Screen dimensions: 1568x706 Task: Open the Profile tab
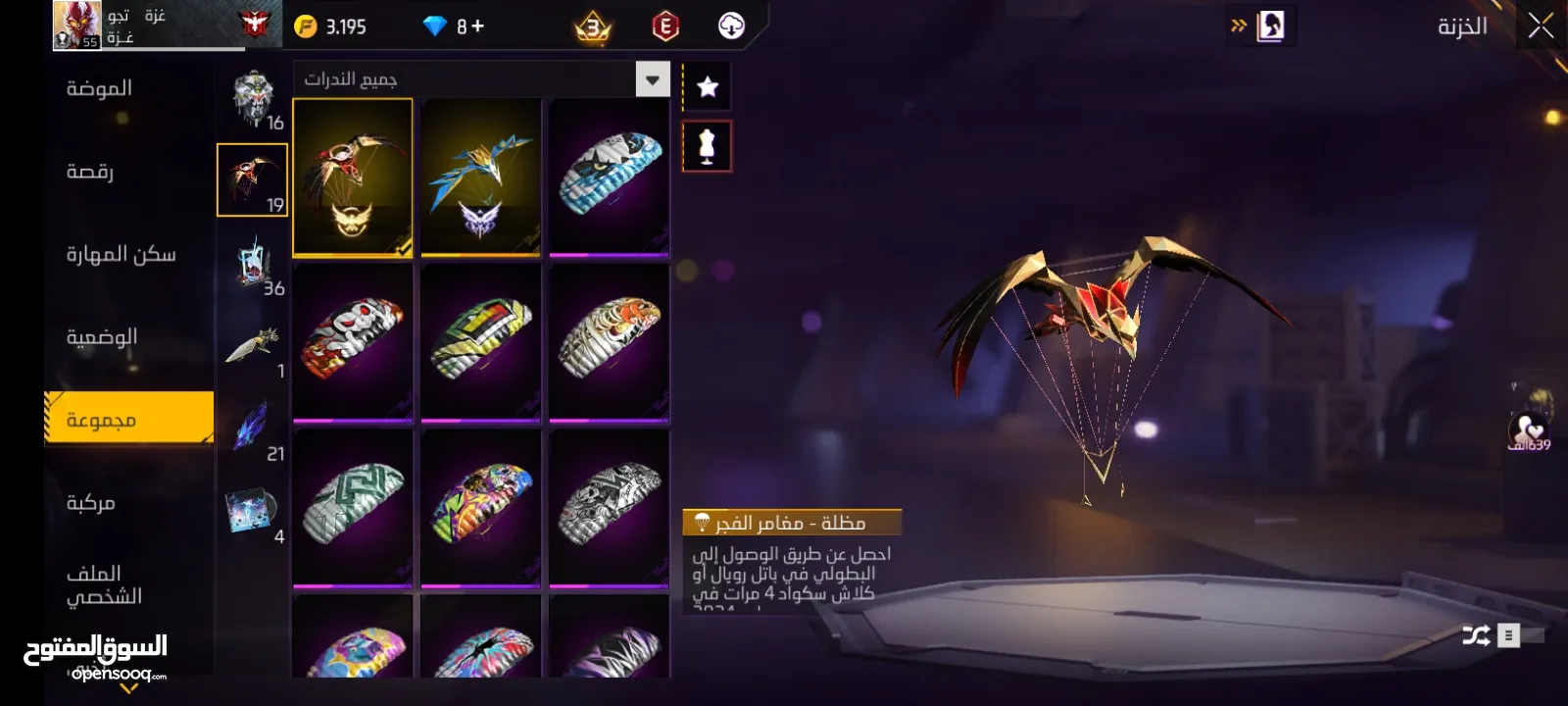[x=103, y=584]
